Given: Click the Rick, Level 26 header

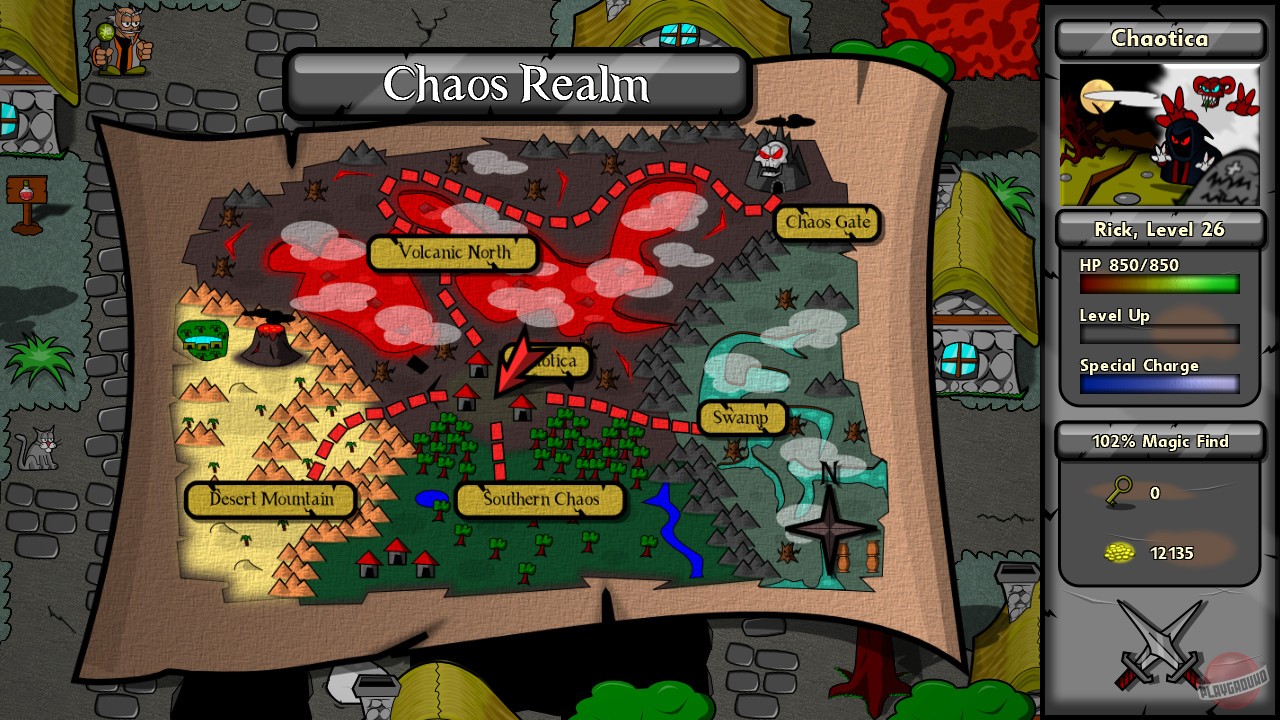Looking at the screenshot, I should pyautogui.click(x=1159, y=229).
